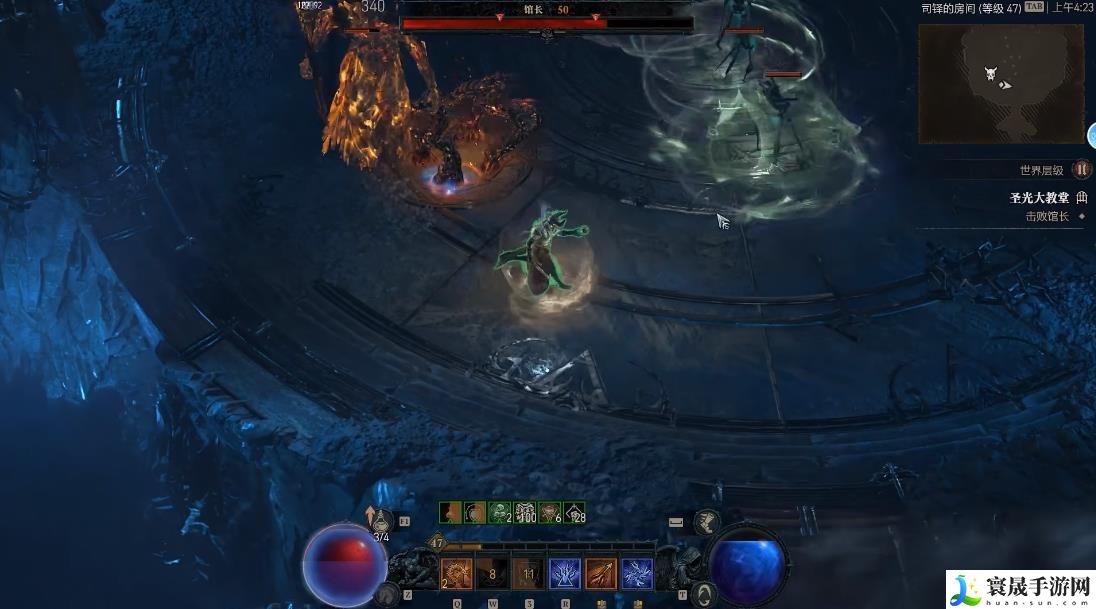The image size is (1096, 609).
Task: Activate the first orange spiked skill slot
Action: (457, 574)
